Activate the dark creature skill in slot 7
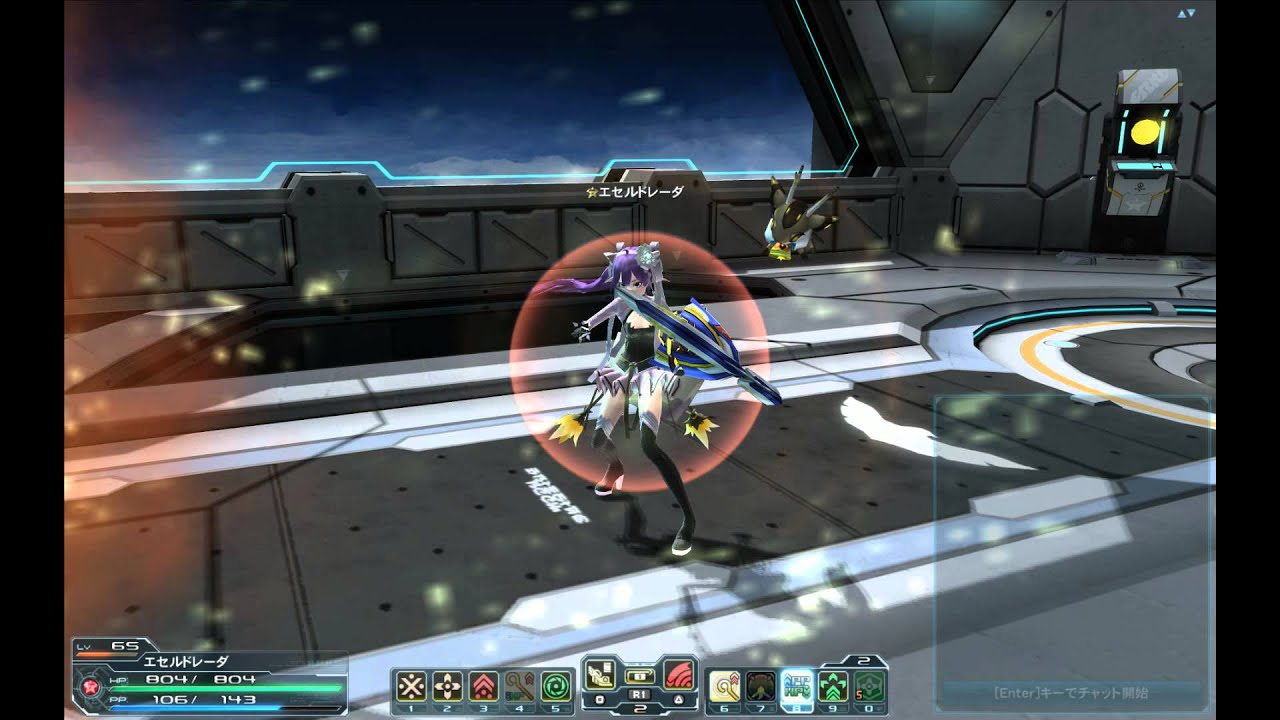Image resolution: width=1280 pixels, height=720 pixels. click(x=761, y=685)
